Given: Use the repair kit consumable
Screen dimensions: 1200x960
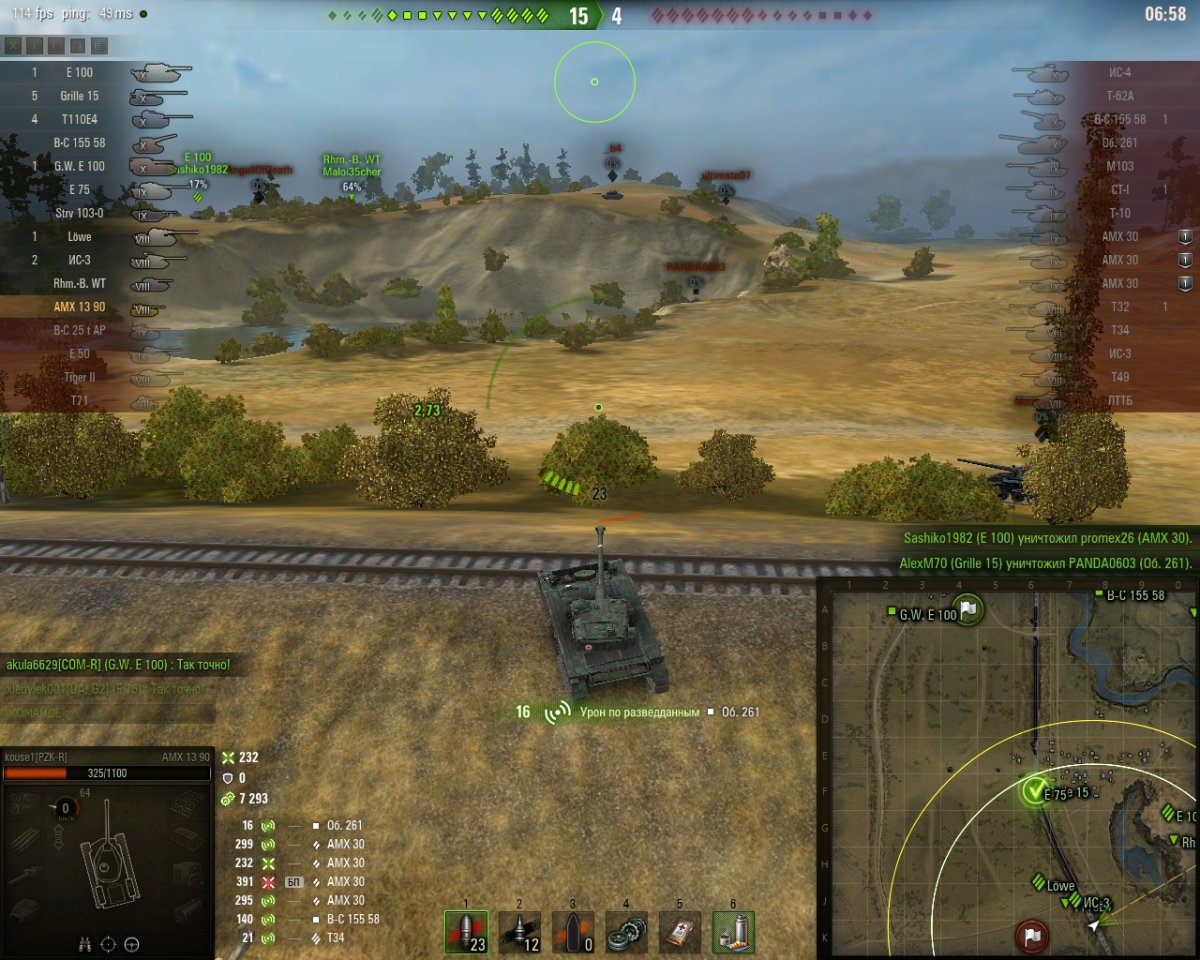Looking at the screenshot, I should pyautogui.click(x=627, y=932).
